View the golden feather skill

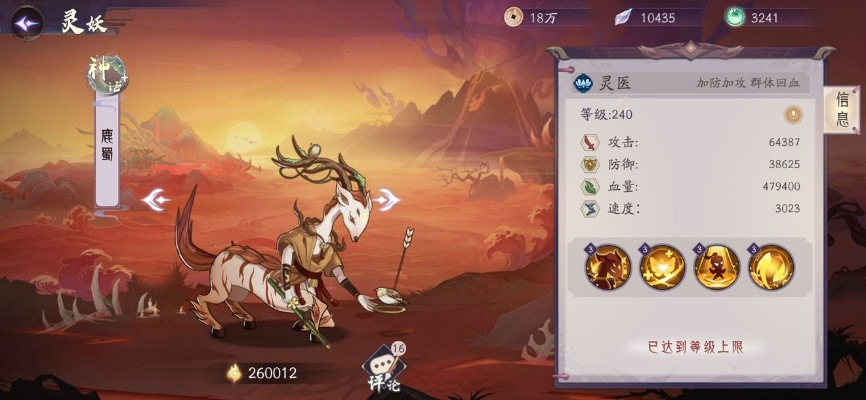coord(770,267)
